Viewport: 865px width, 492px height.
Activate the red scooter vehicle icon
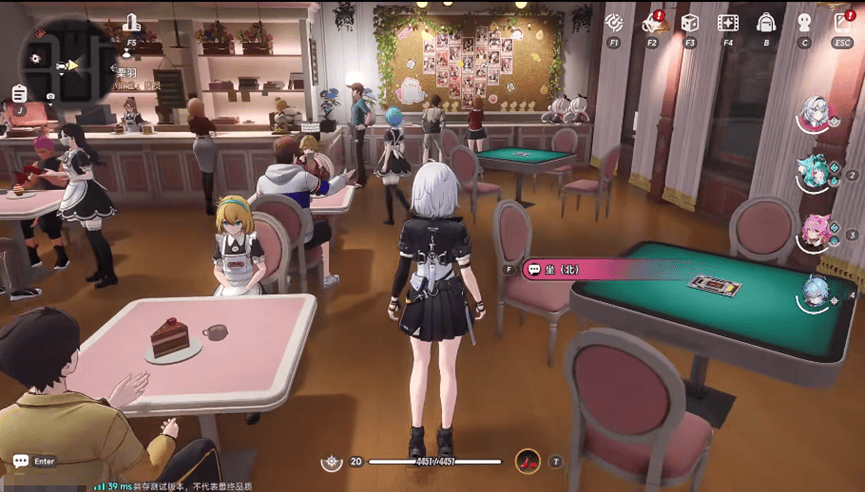coord(527,461)
